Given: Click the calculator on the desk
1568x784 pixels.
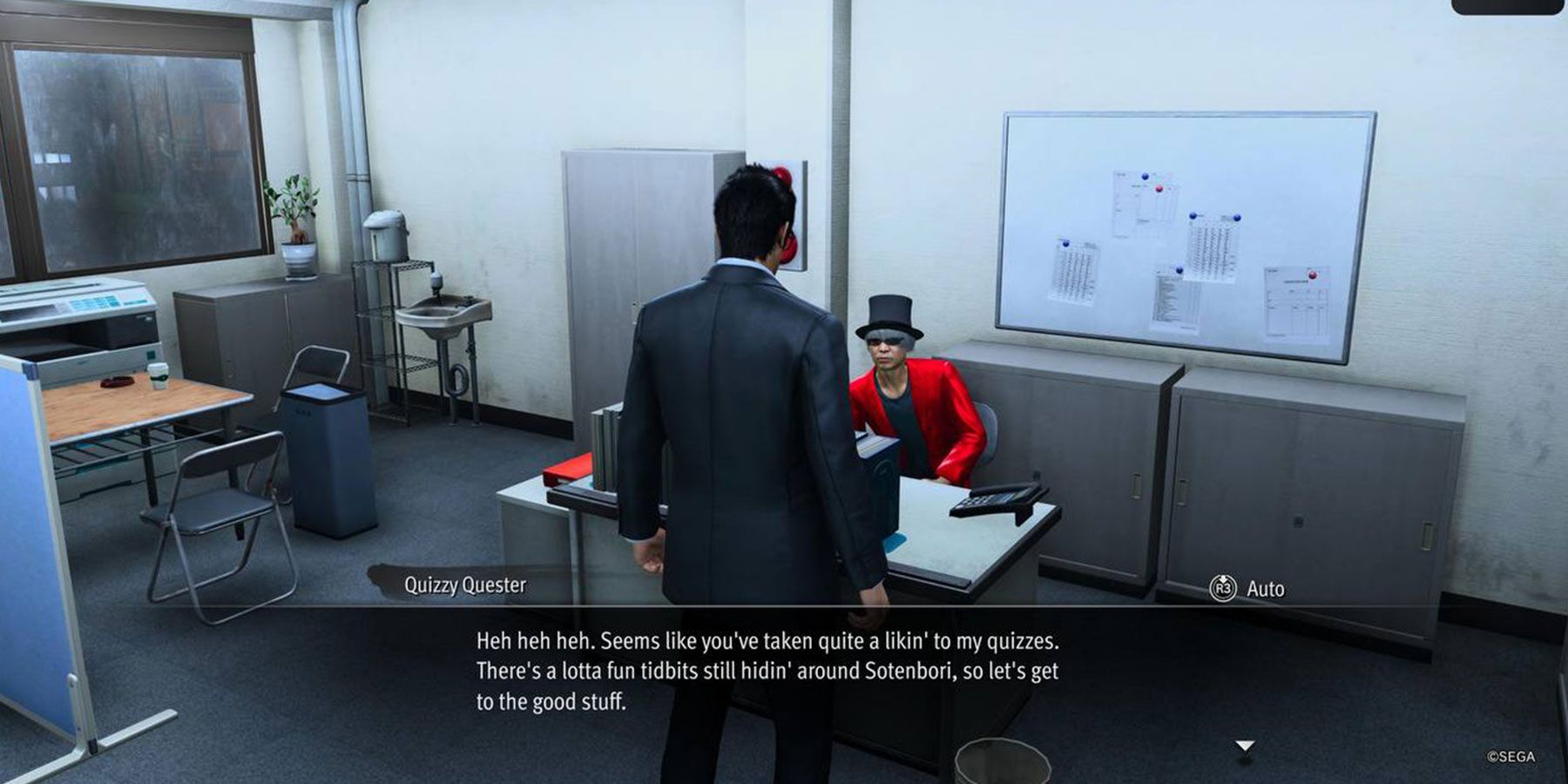Looking at the screenshot, I should tap(986, 501).
